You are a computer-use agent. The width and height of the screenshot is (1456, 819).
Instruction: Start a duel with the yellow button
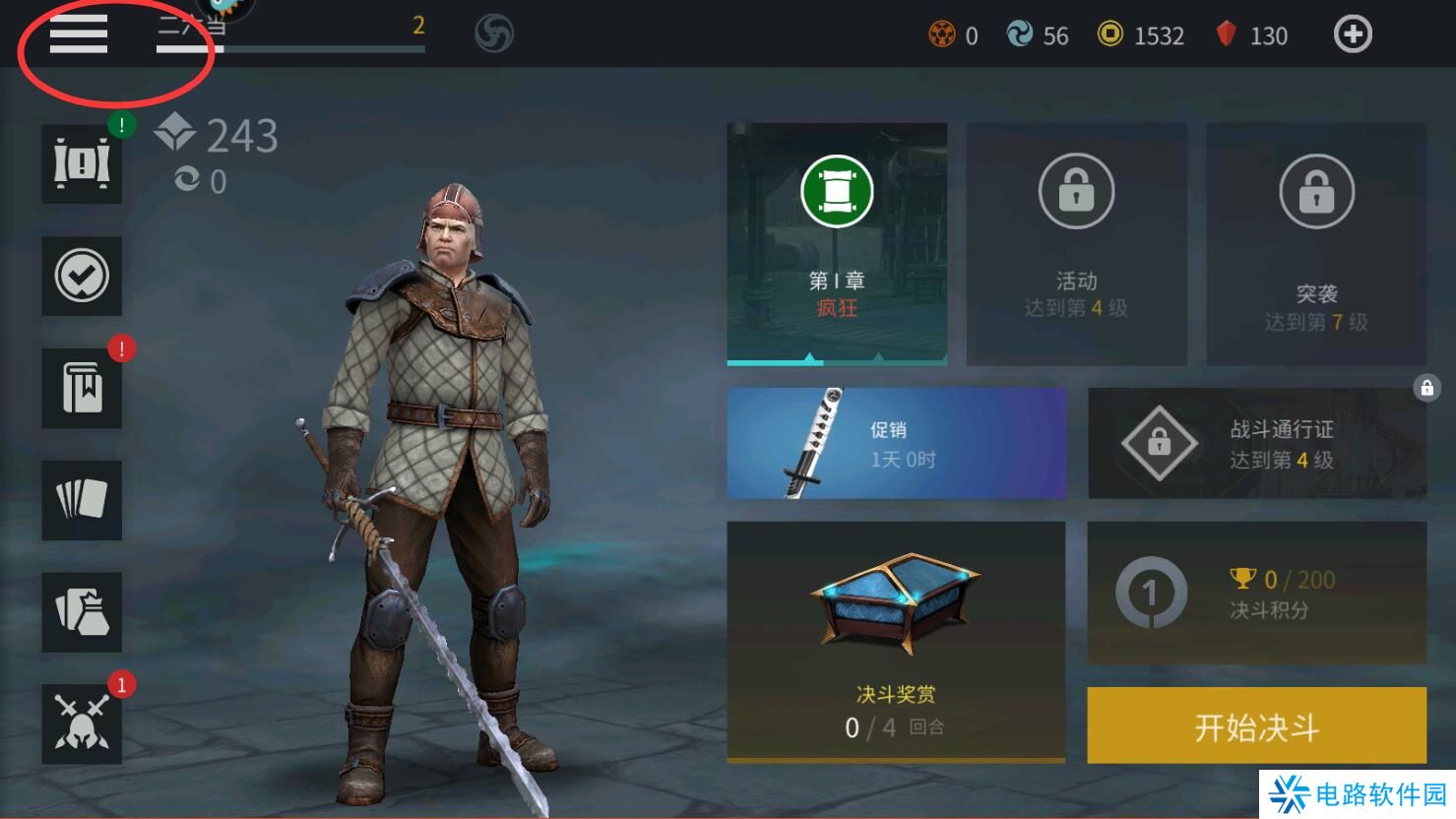pyautogui.click(x=1256, y=726)
